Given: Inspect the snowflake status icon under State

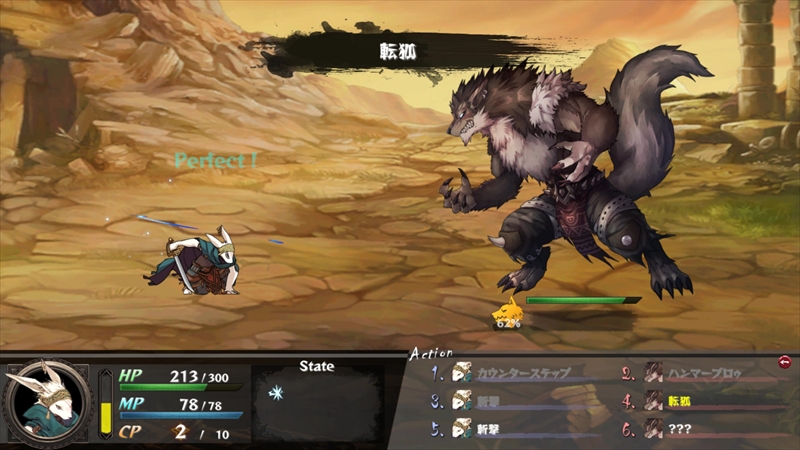Looking at the screenshot, I should pos(276,393).
